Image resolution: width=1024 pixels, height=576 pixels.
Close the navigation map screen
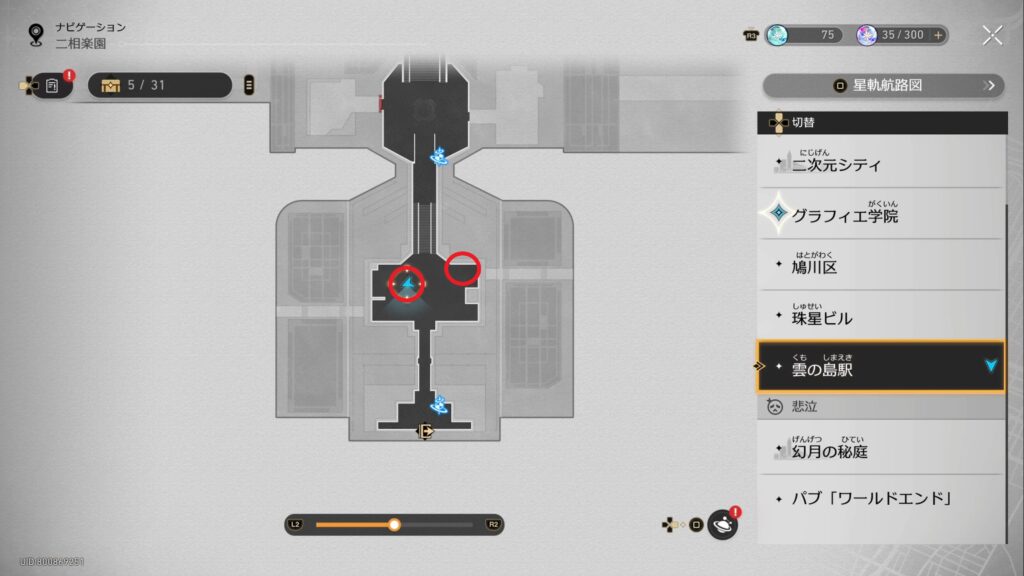[991, 36]
